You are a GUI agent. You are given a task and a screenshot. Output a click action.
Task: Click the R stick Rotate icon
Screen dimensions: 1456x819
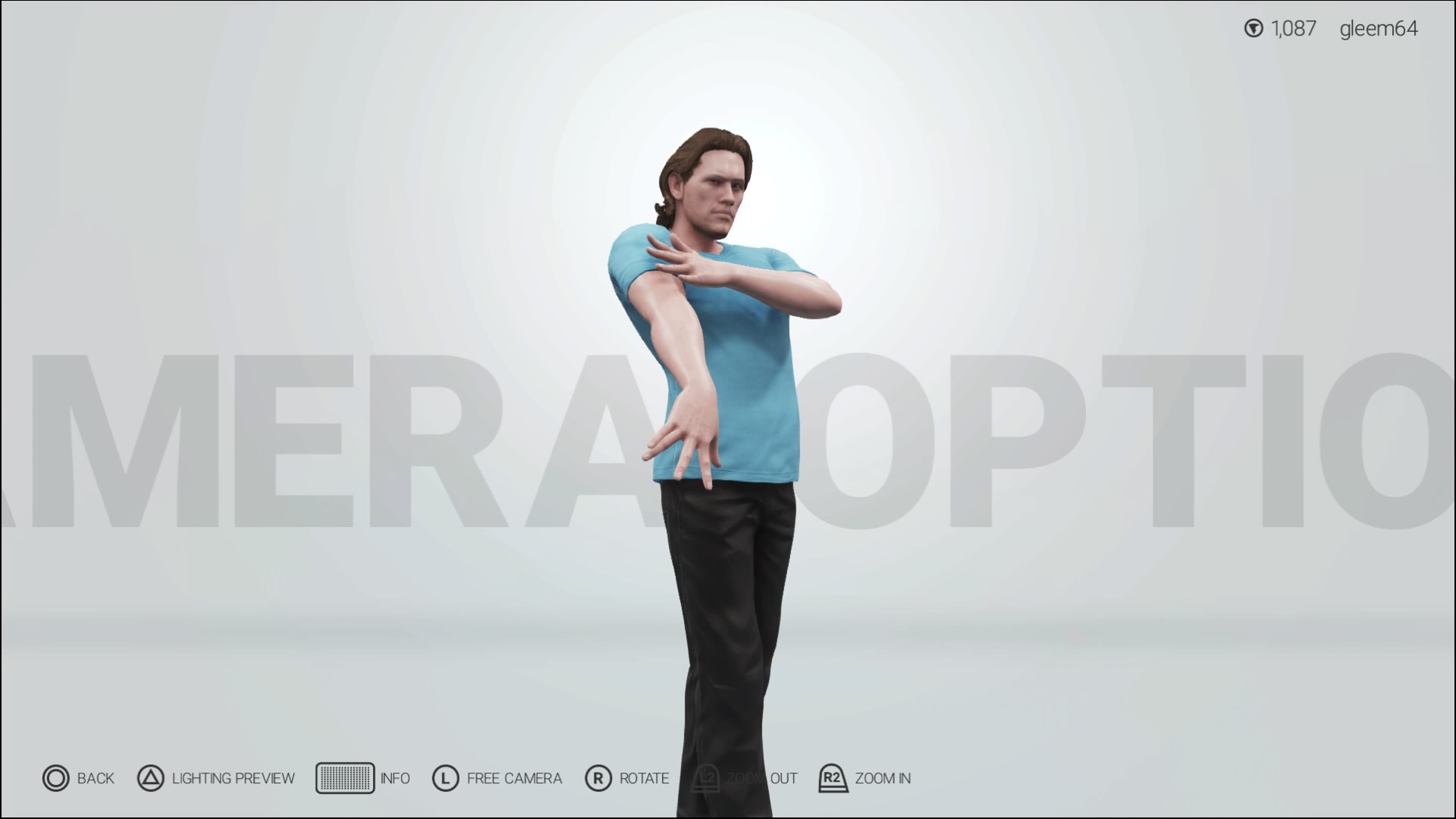tap(598, 778)
